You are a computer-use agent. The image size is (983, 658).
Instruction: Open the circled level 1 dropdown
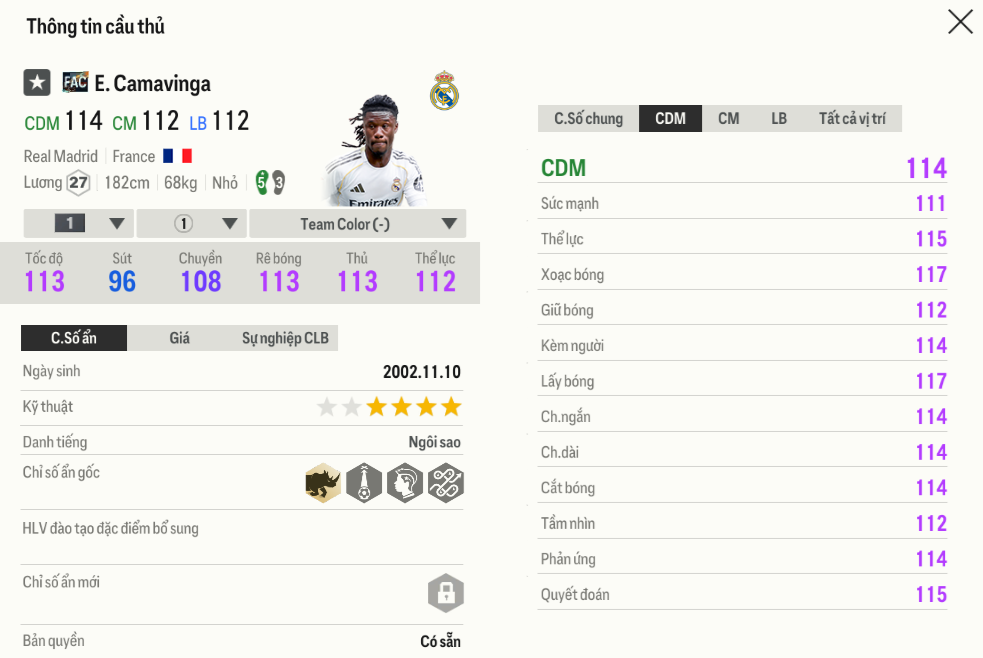[191, 224]
